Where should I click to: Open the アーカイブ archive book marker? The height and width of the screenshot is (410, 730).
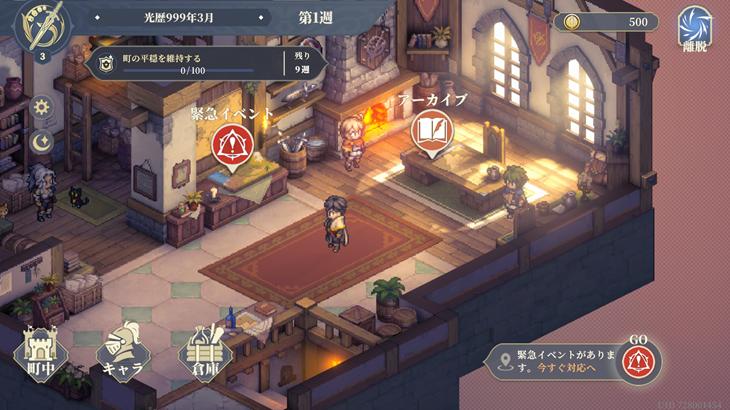[x=431, y=133]
